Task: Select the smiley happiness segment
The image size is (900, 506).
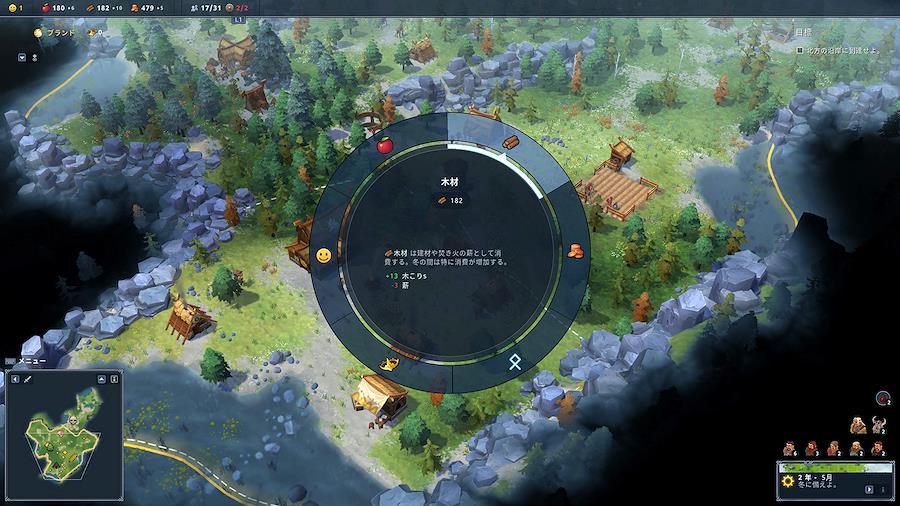Action: [x=324, y=256]
